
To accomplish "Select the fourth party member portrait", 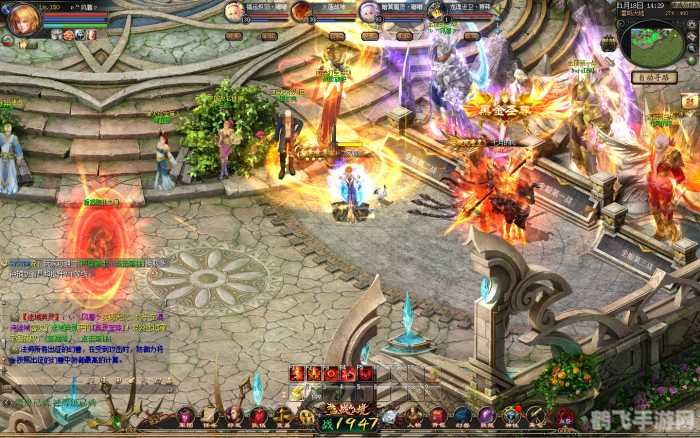I will (435, 12).
